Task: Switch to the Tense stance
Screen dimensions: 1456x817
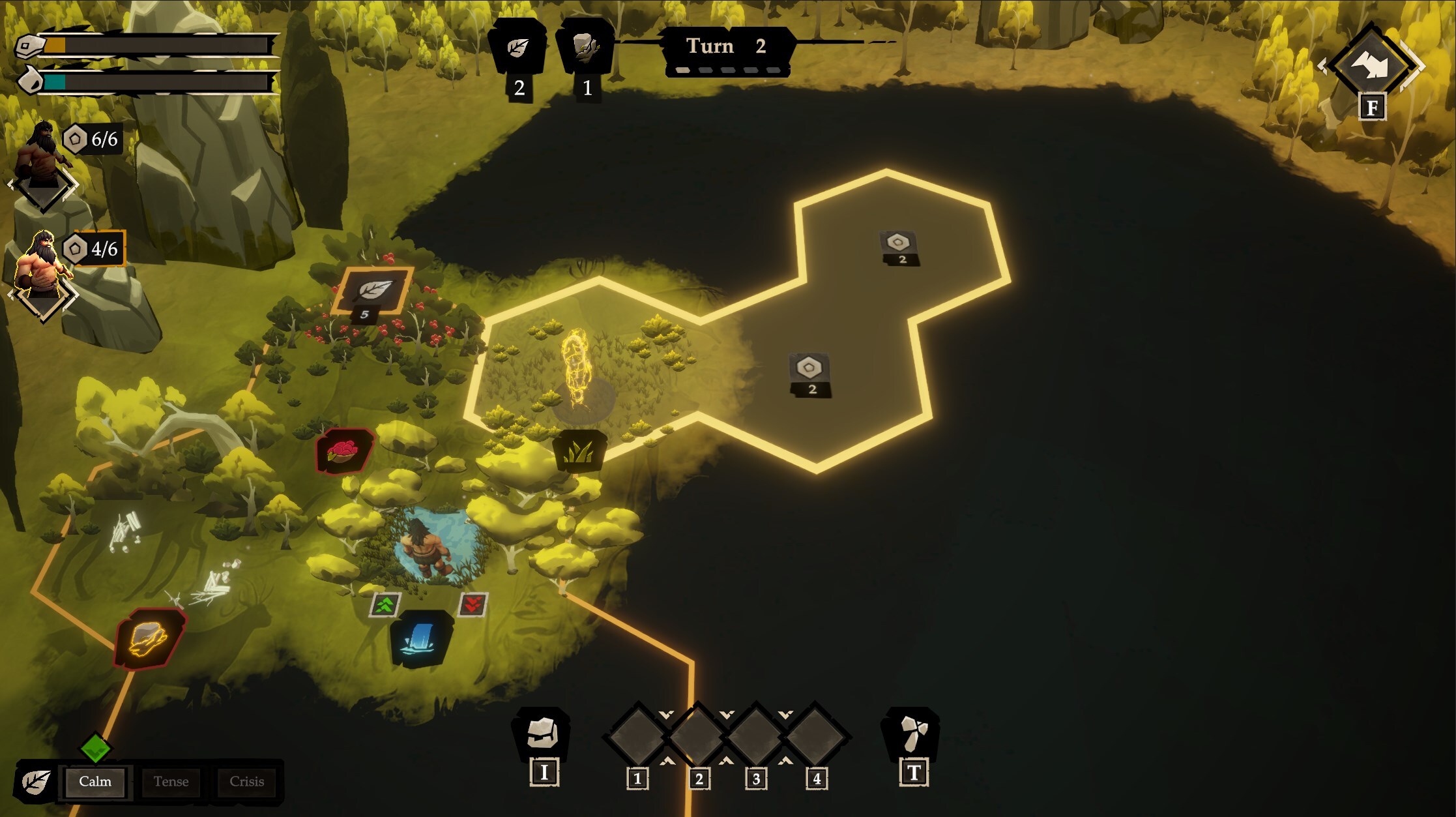Action: [171, 781]
